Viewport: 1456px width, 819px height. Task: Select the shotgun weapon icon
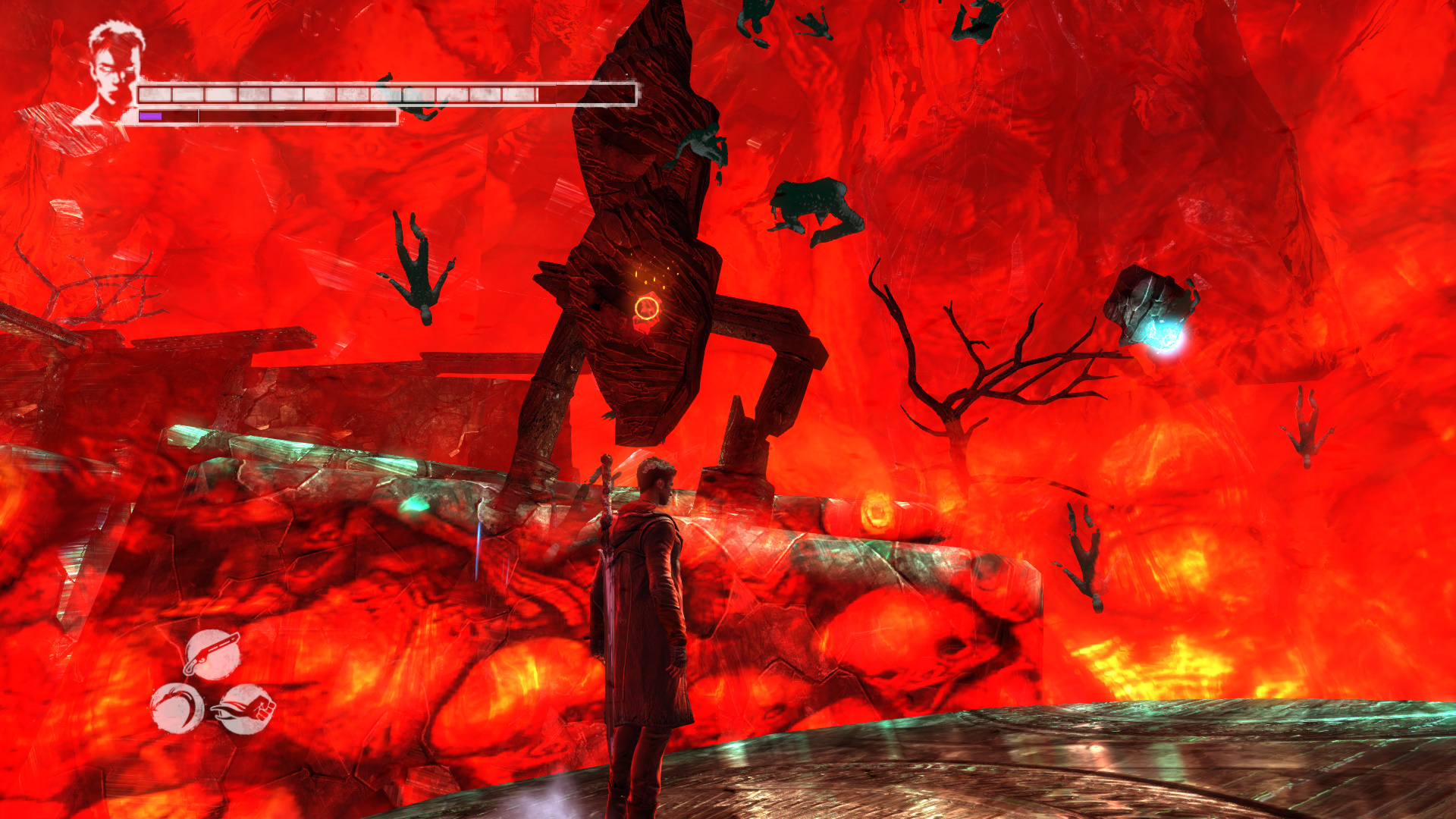213,654
